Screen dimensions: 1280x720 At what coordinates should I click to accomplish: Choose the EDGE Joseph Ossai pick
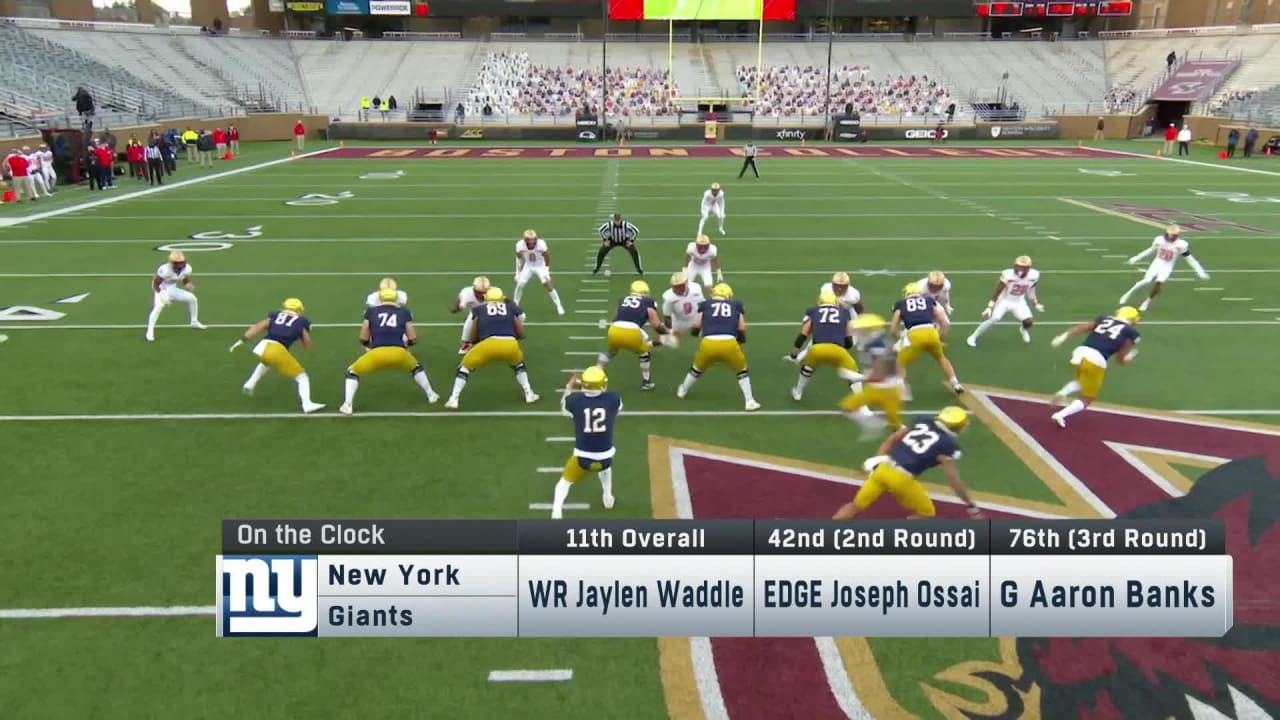(x=871, y=595)
